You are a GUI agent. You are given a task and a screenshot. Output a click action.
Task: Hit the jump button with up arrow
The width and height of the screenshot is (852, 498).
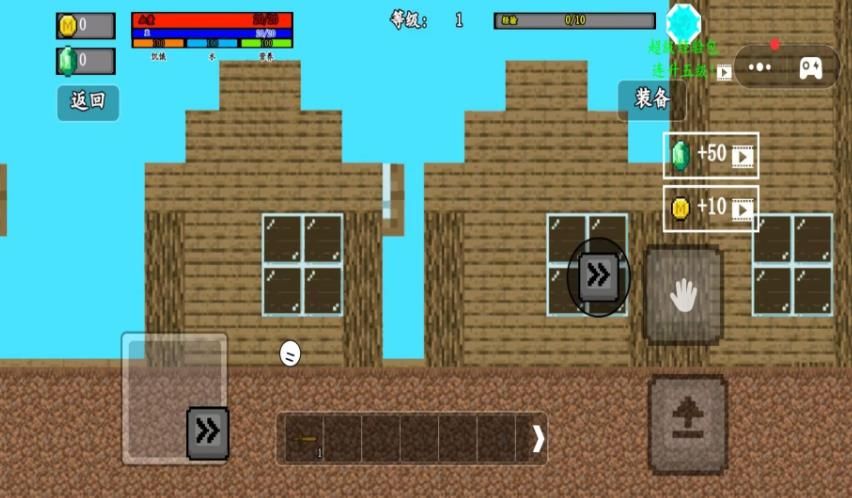pos(687,424)
